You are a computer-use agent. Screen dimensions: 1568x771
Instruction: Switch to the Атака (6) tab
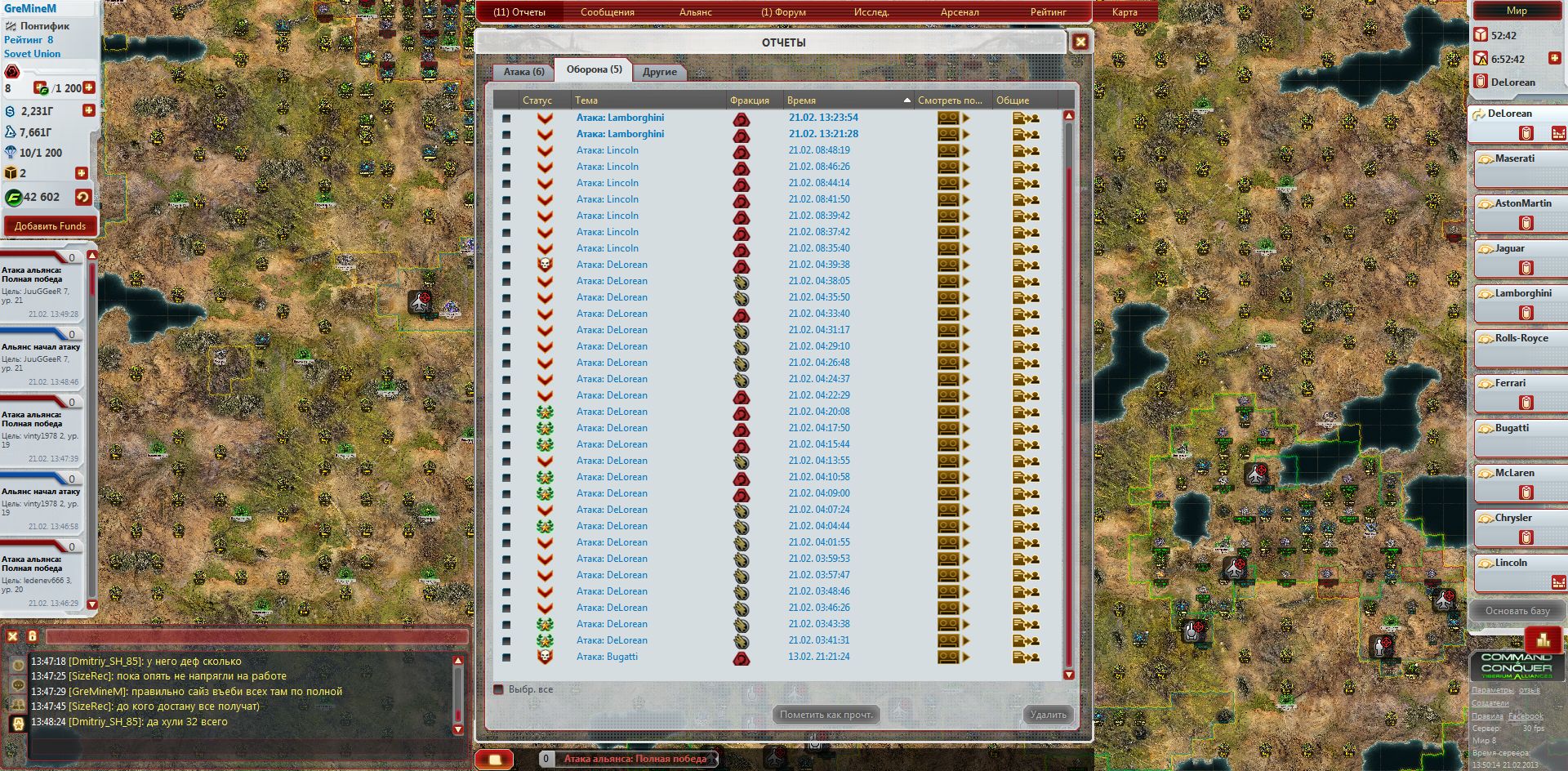523,72
